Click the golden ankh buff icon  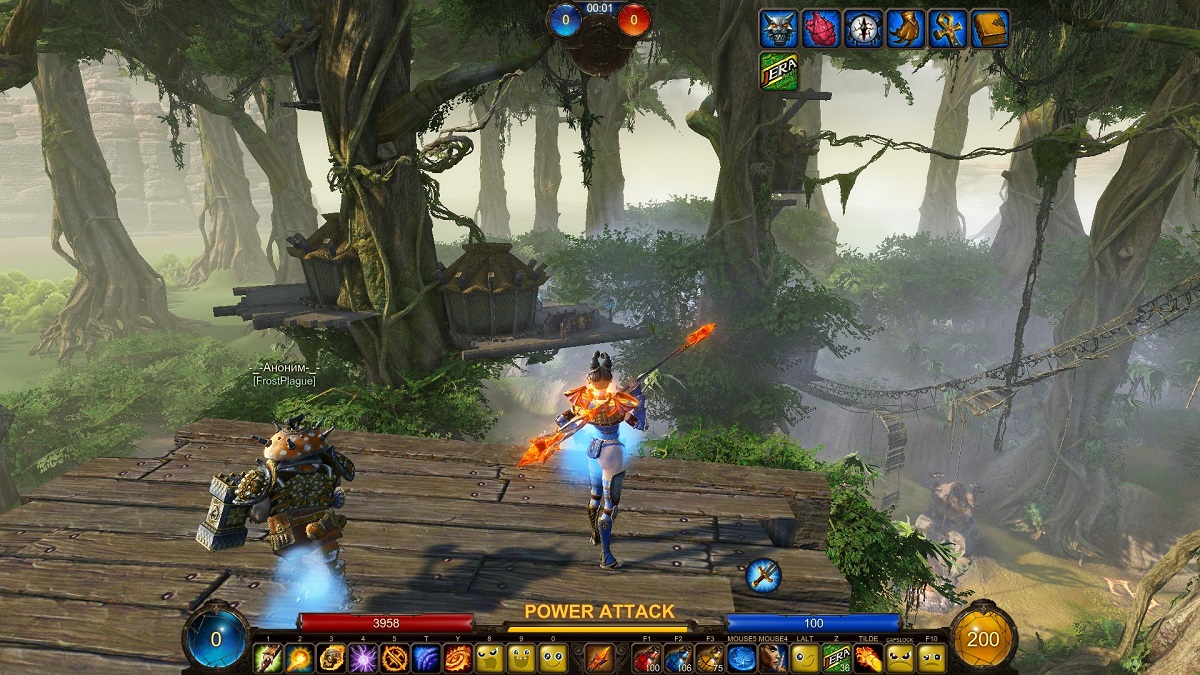click(947, 28)
